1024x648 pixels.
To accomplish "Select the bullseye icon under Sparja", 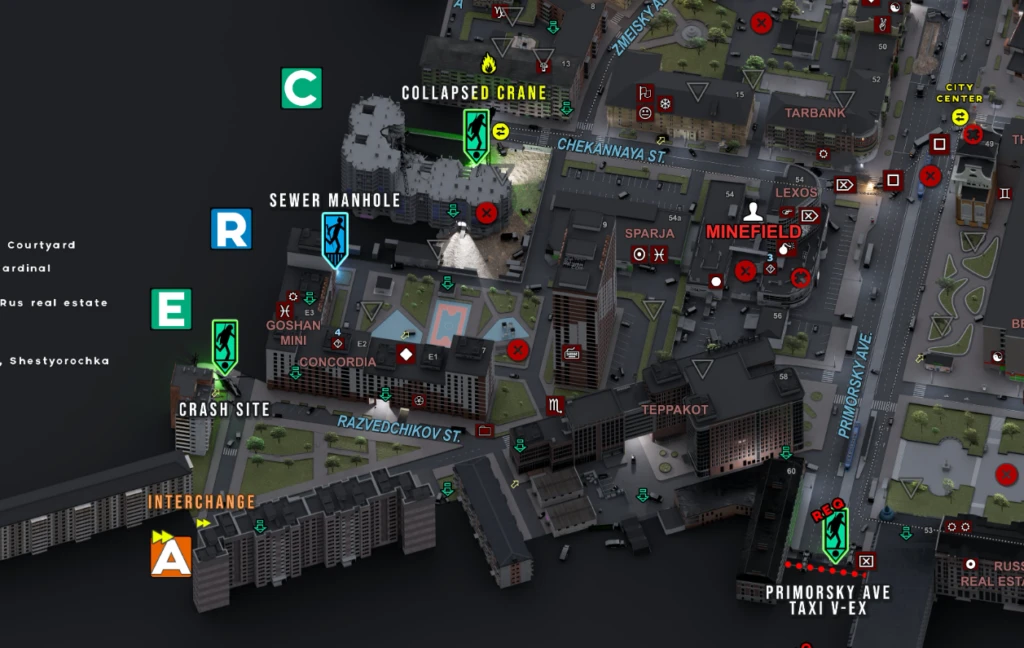I will [639, 254].
